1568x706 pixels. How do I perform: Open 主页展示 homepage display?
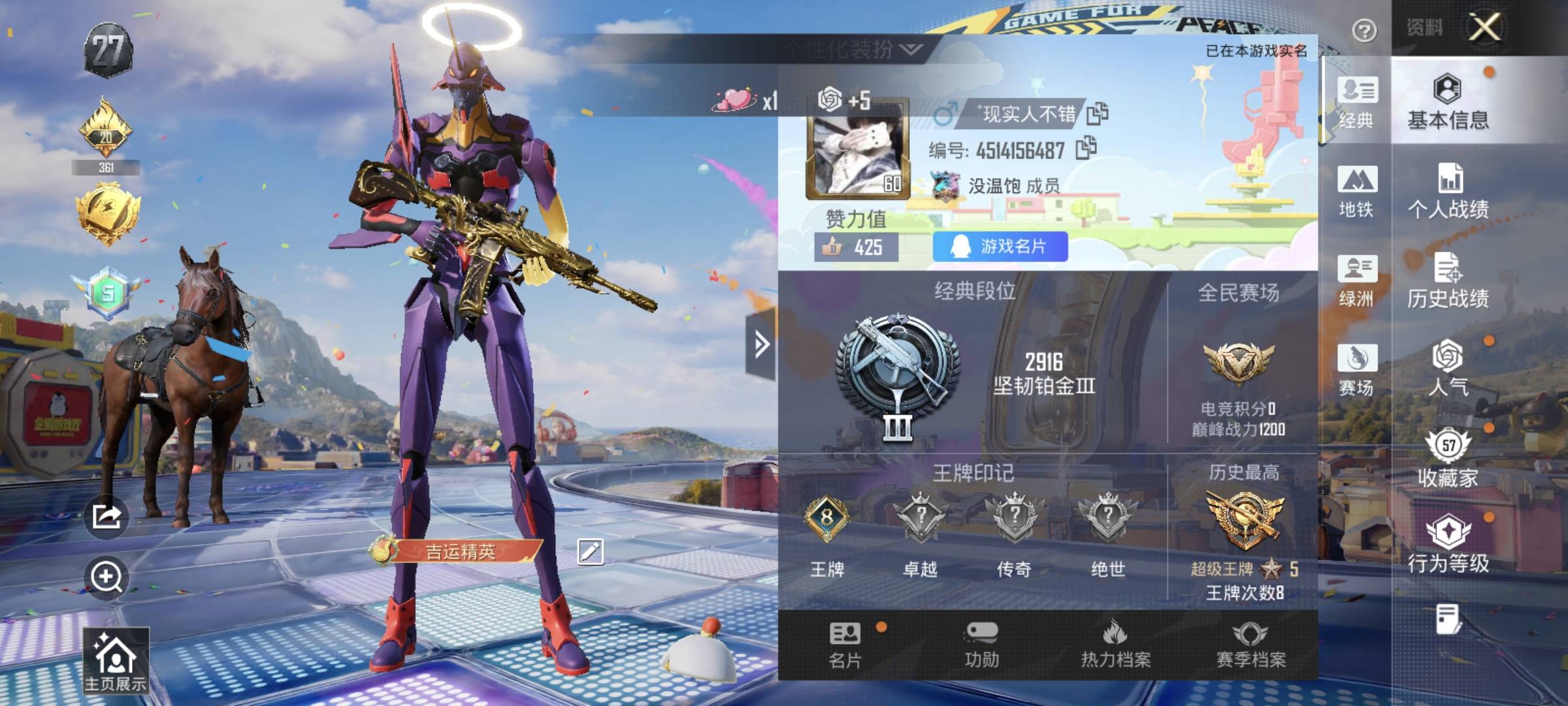[x=116, y=662]
